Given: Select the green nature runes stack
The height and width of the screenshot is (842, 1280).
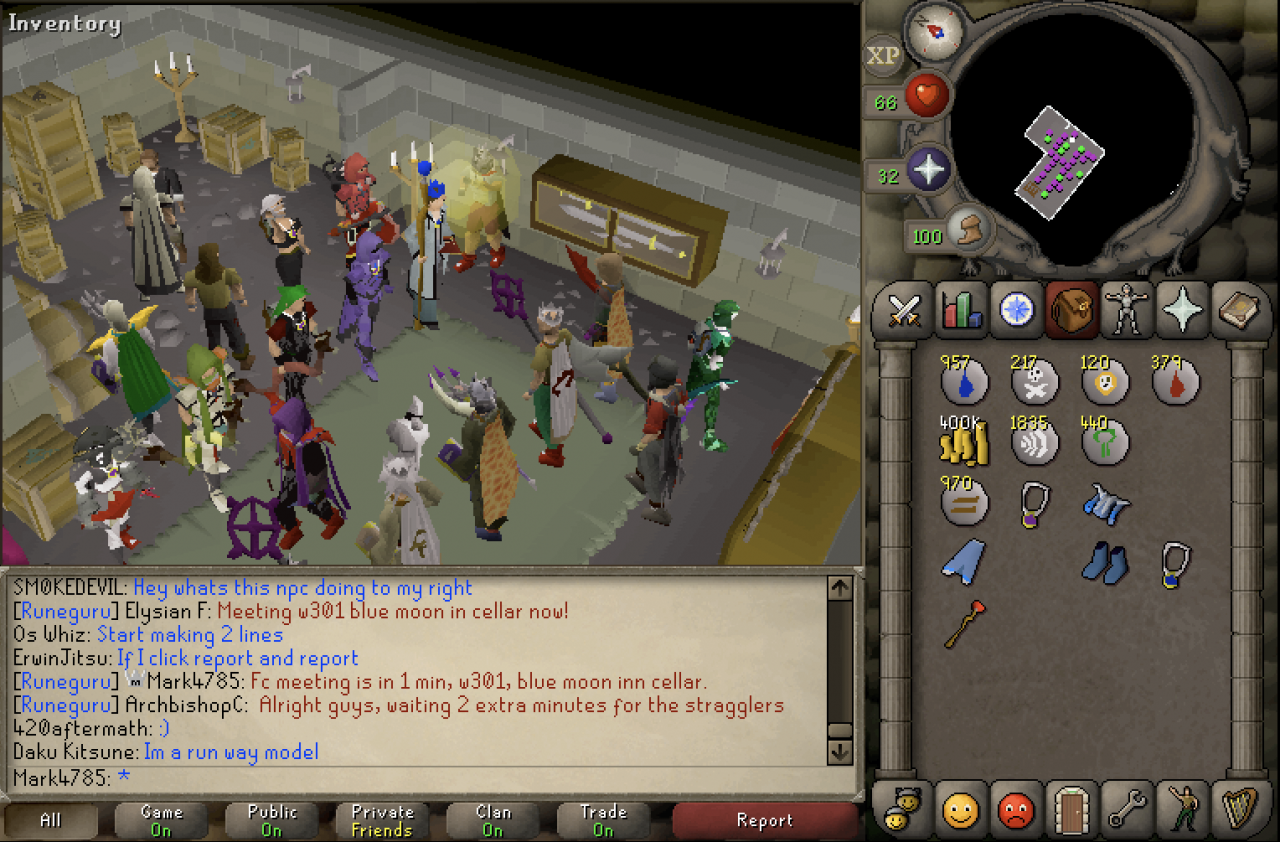Looking at the screenshot, I should click(1104, 442).
